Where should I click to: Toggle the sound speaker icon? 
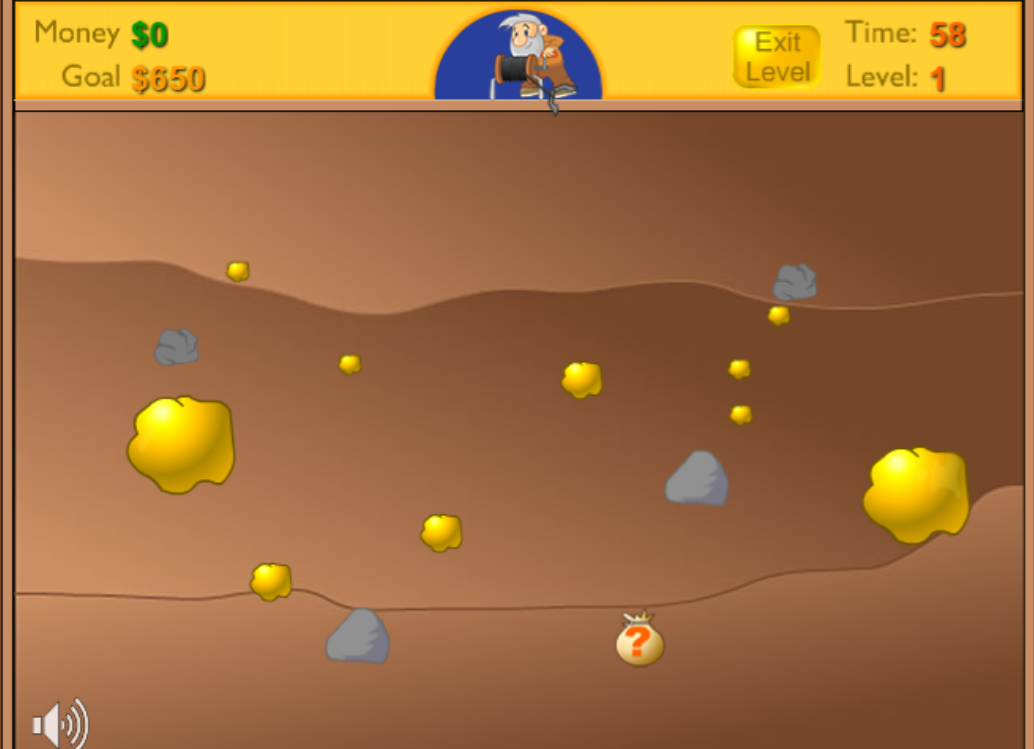[x=59, y=723]
